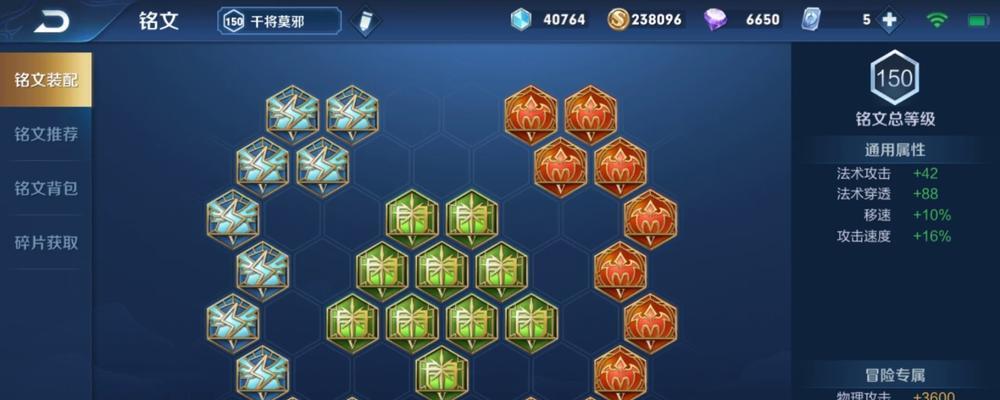
Task: Select the blue diamond currency icon
Action: (x=521, y=20)
